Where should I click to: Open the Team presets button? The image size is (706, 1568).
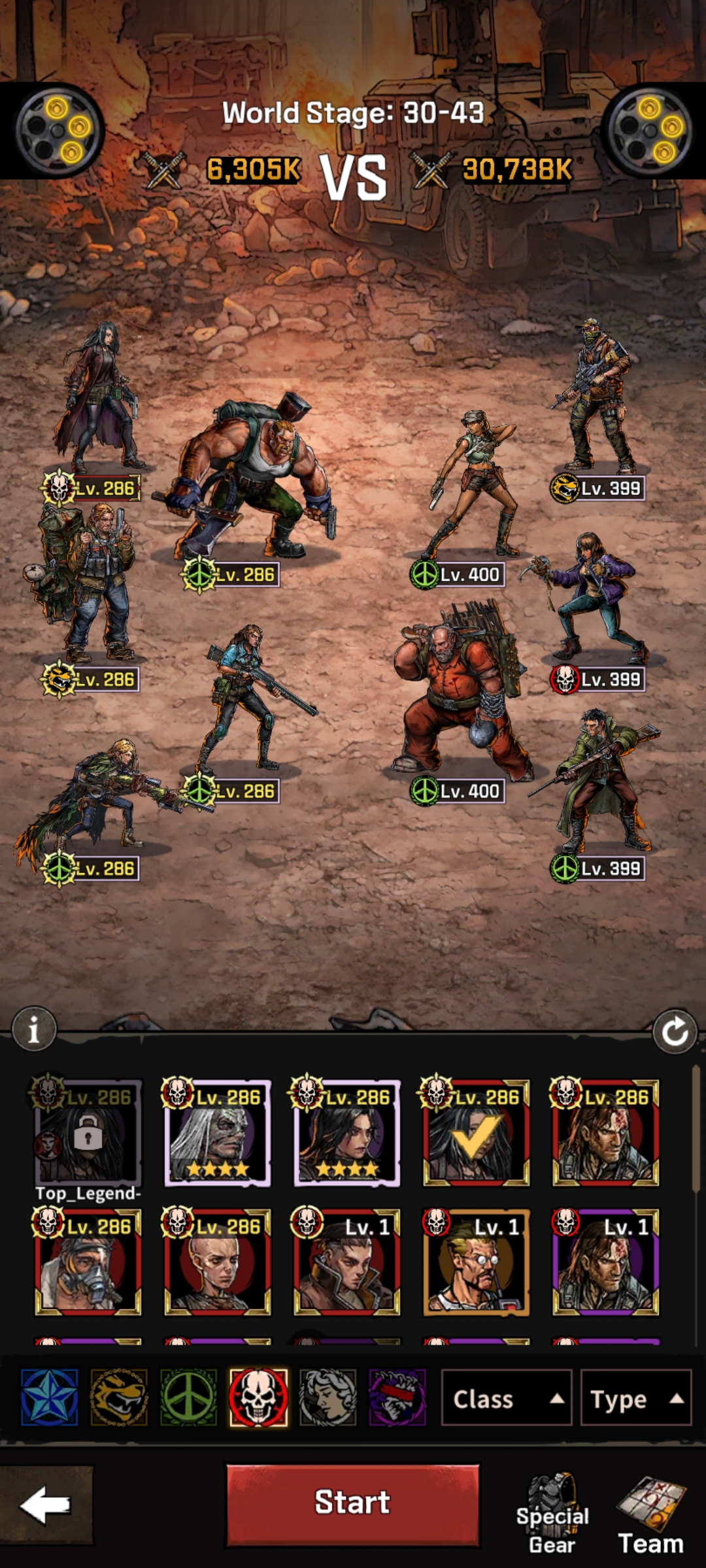(x=651, y=1516)
